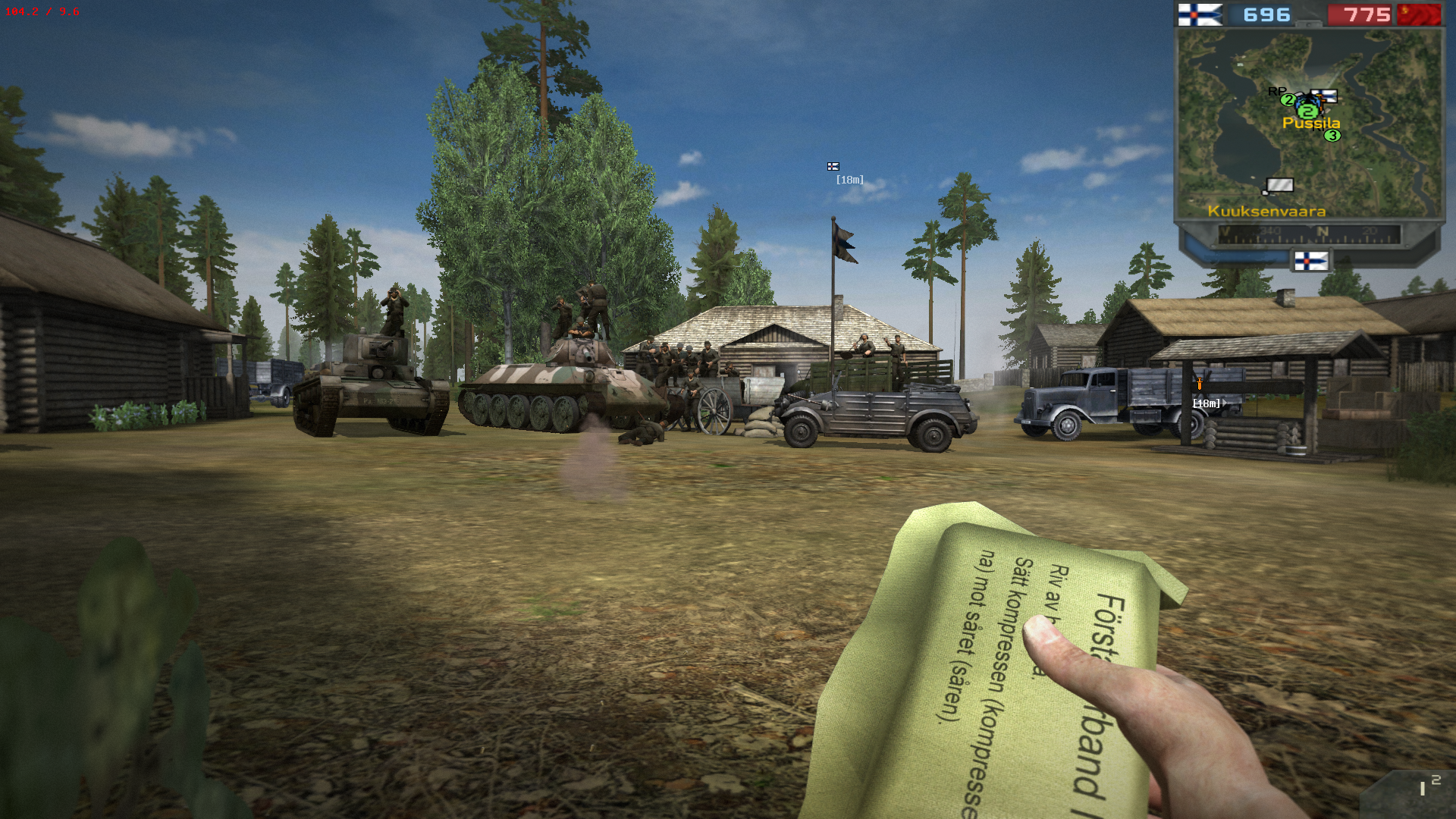Click the orange supply marker over the truck
The height and width of the screenshot is (819, 1456).
point(1199,384)
